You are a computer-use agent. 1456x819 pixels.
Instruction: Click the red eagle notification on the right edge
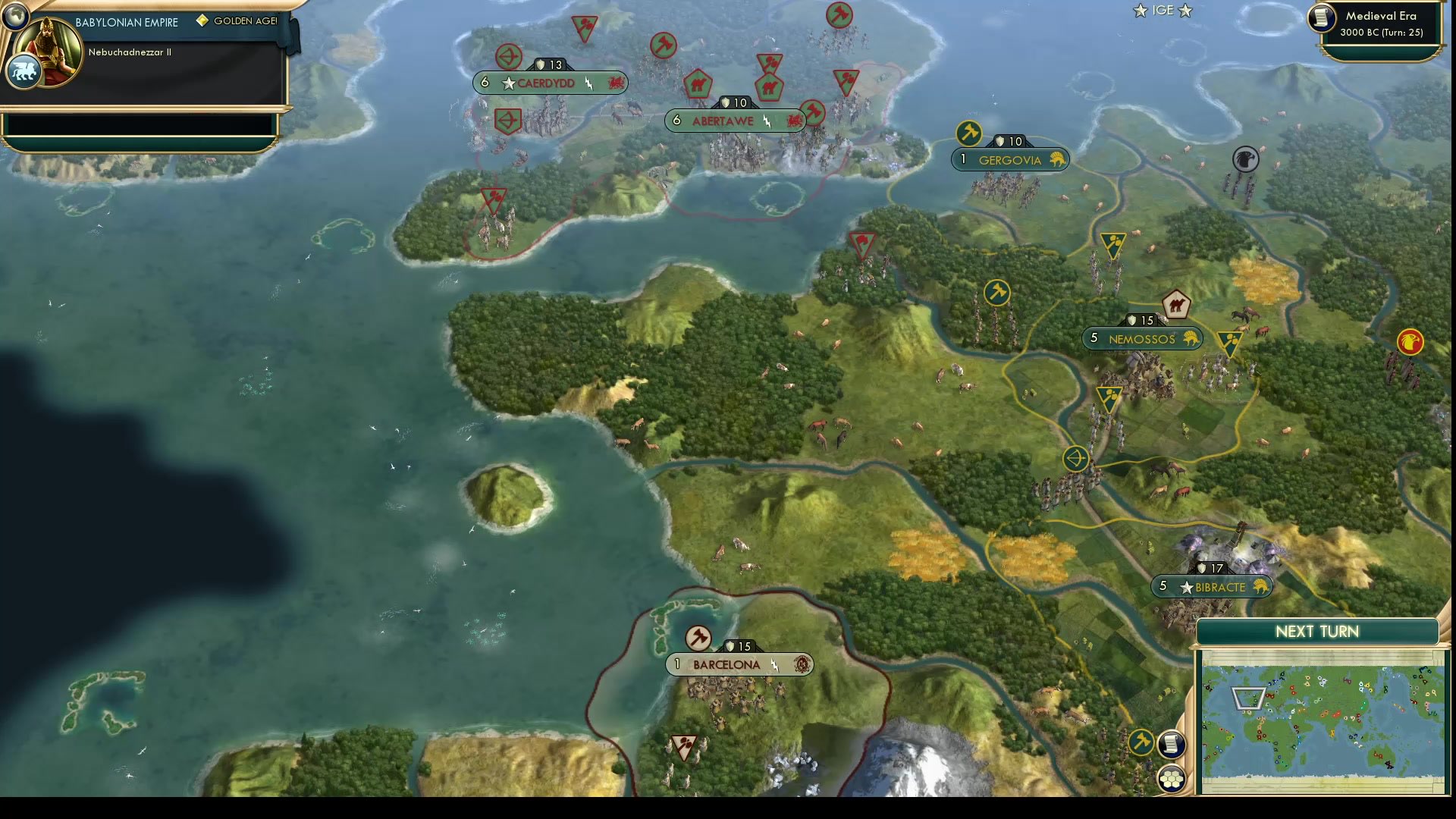click(1410, 340)
